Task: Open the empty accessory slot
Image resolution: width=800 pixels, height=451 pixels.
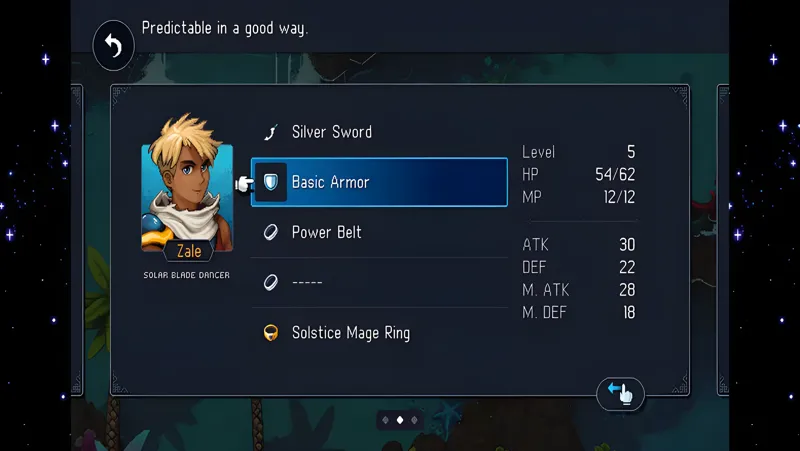Action: (378, 282)
